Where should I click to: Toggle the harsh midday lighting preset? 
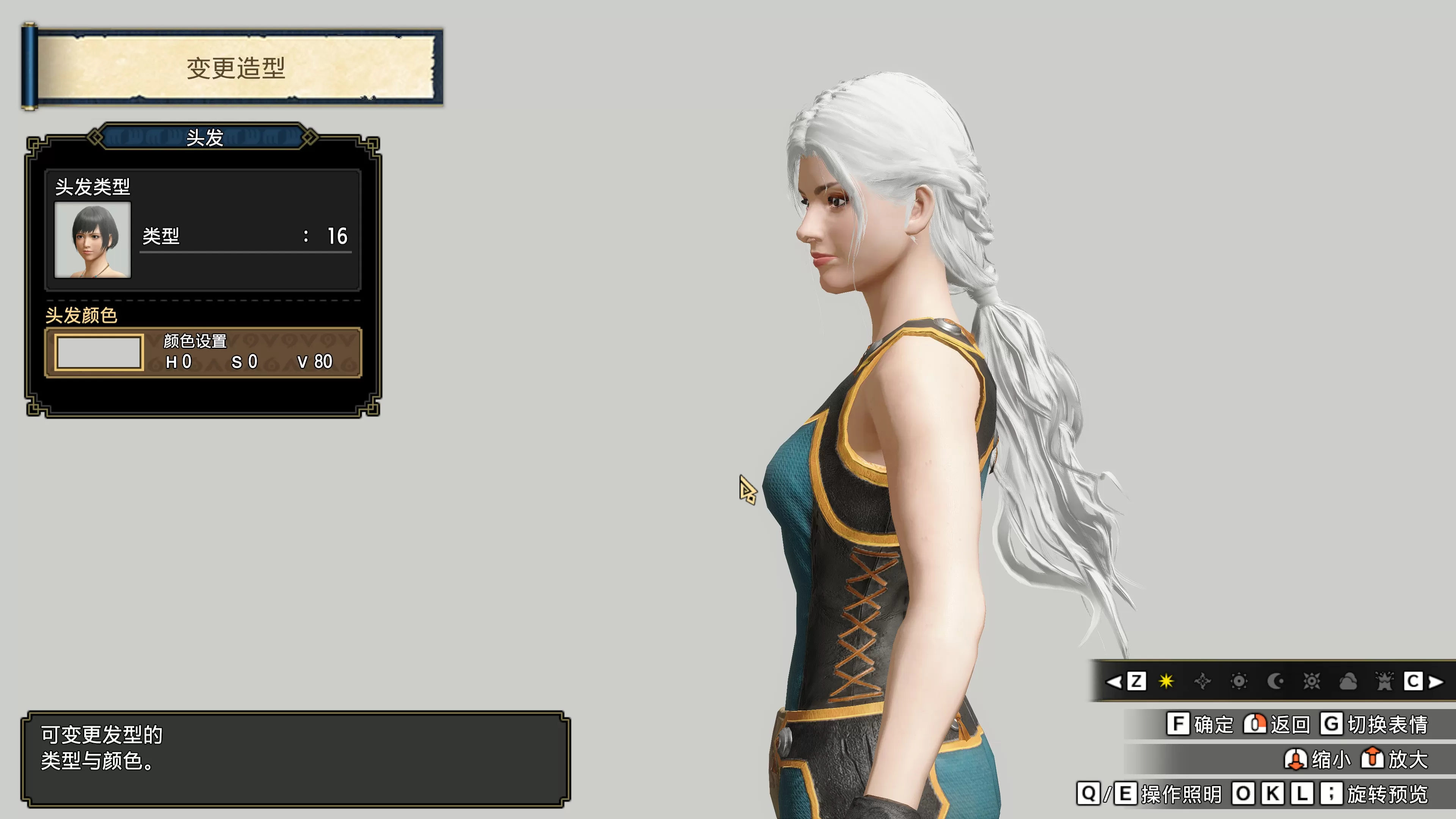pyautogui.click(x=1166, y=681)
